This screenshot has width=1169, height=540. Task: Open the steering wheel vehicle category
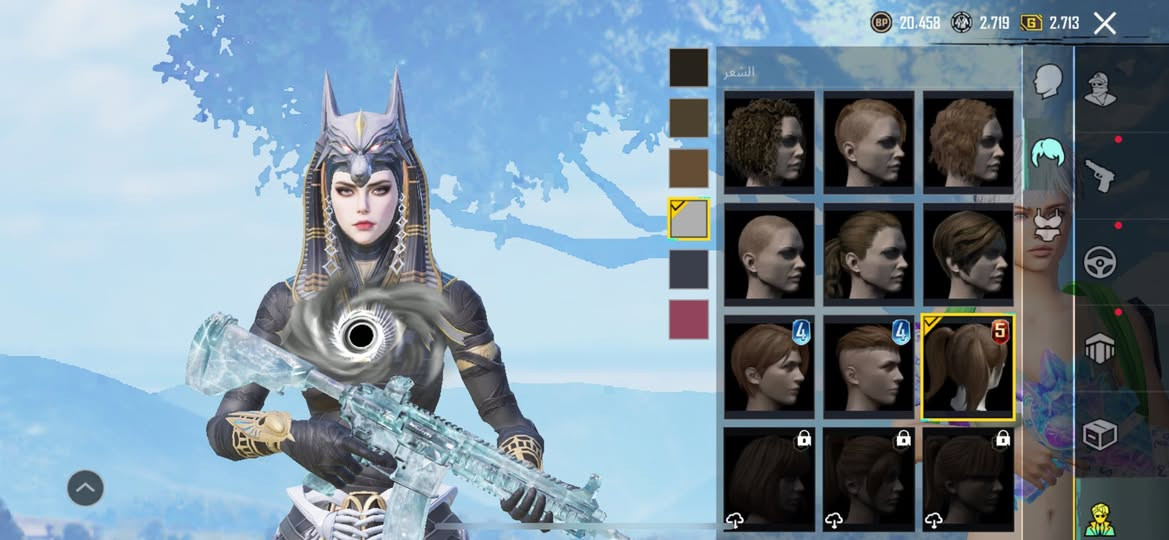pos(1100,262)
